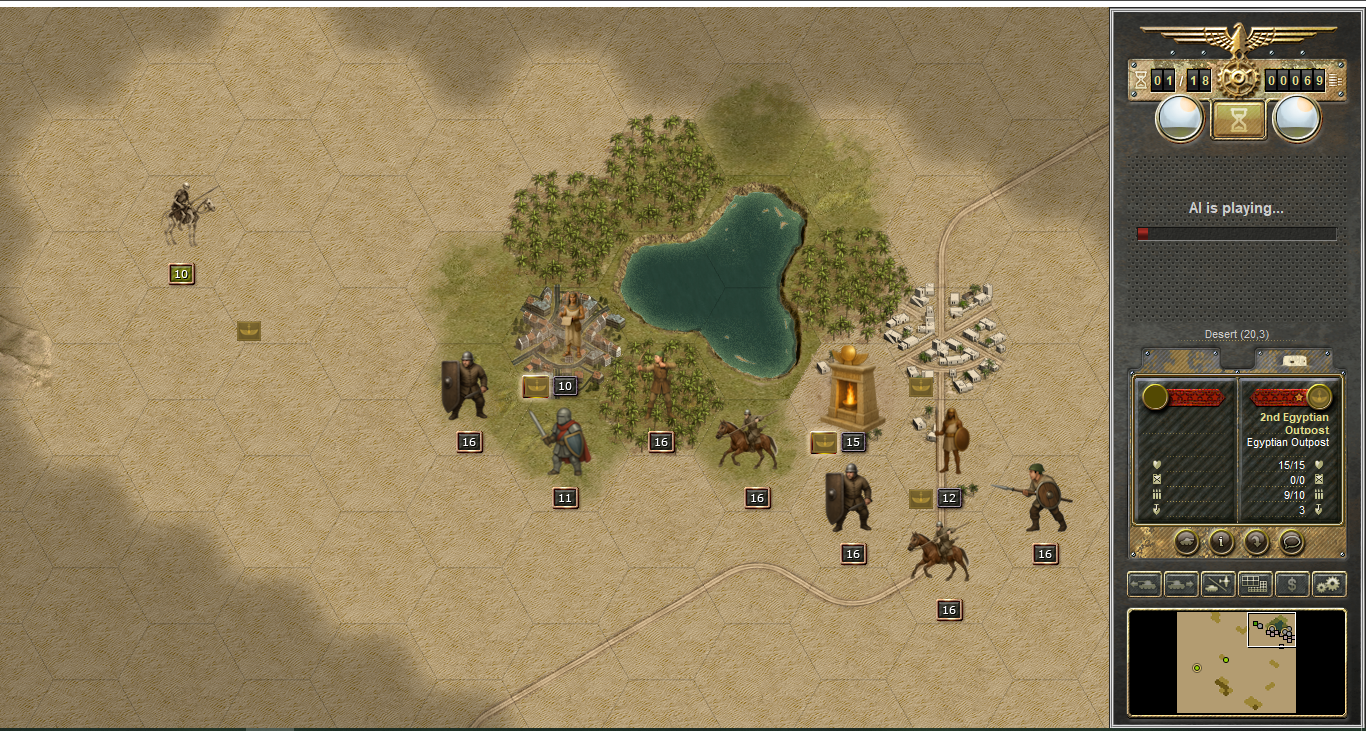The image size is (1366, 731).
Task: Switch to the right tab above unit panel
Action: pos(1294,359)
